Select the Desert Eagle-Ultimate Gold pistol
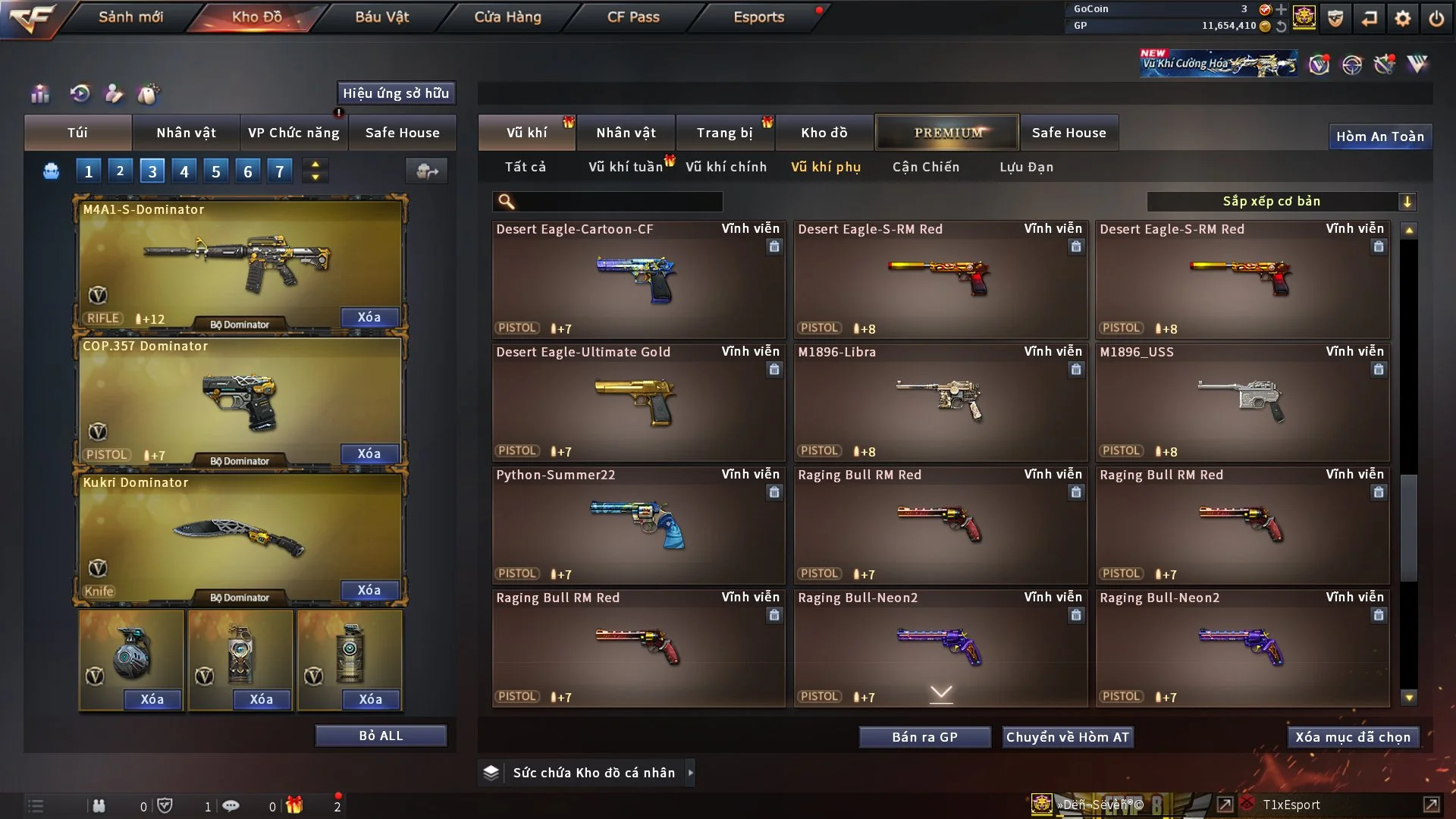 coord(637,402)
